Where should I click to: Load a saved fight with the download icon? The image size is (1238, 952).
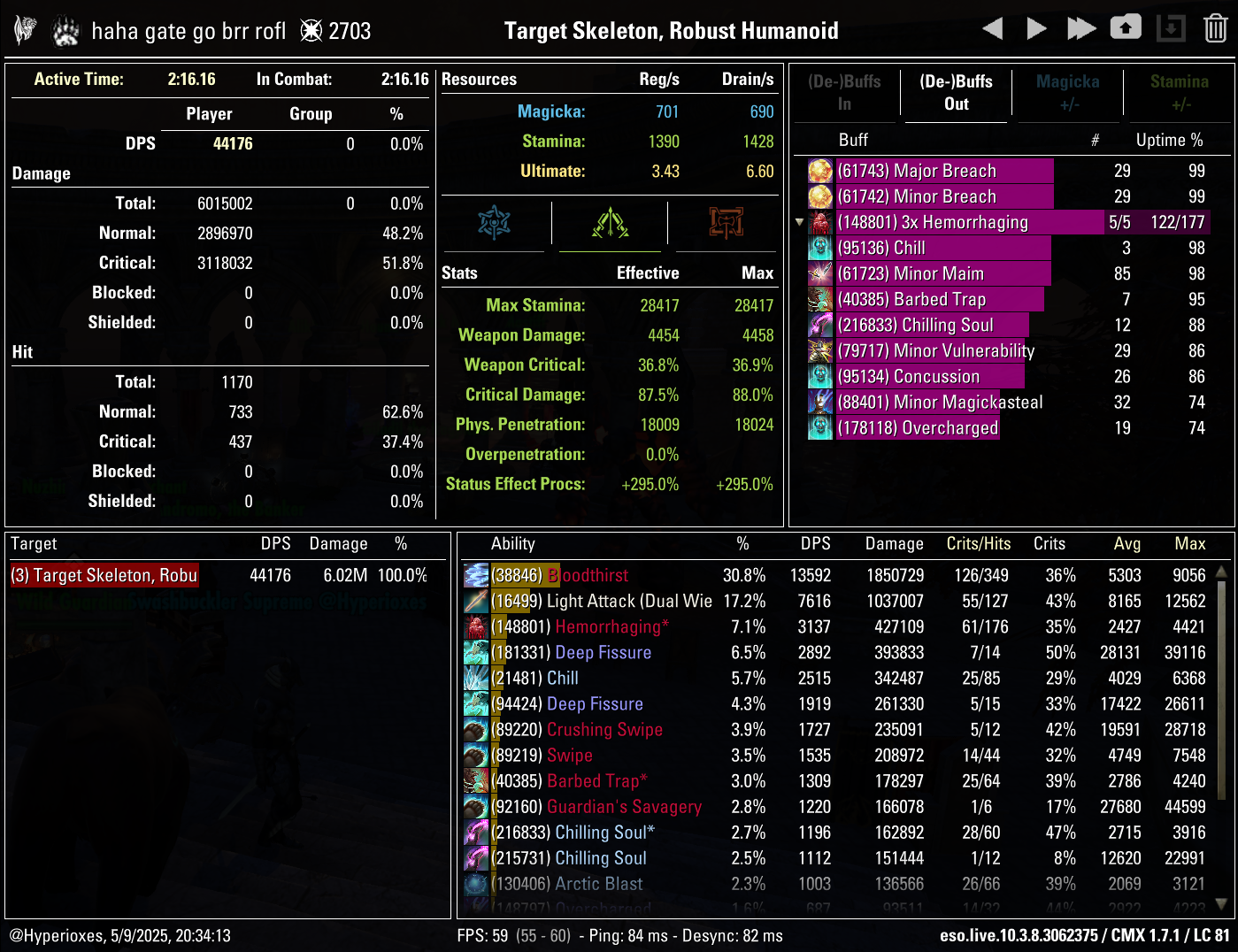click(x=1171, y=27)
